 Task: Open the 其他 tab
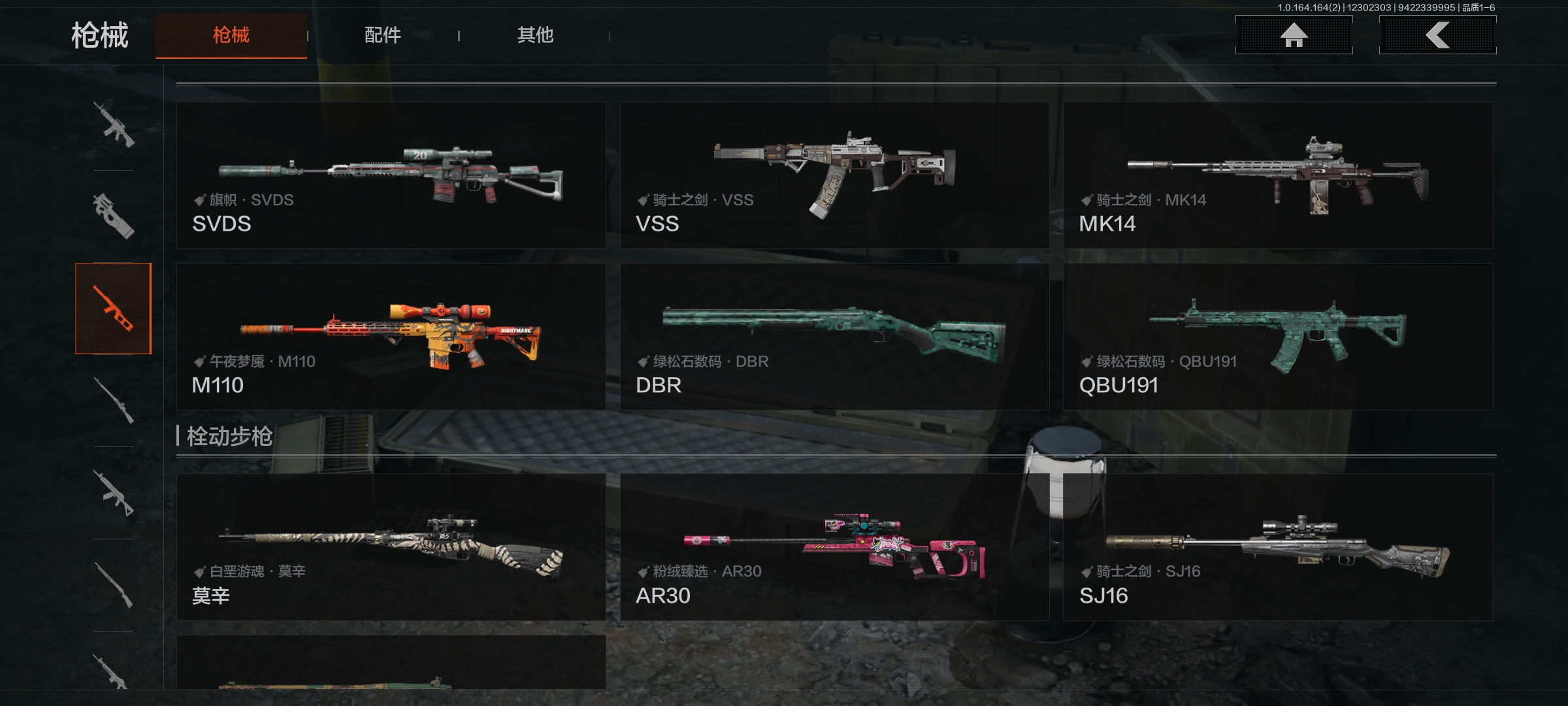[x=535, y=35]
